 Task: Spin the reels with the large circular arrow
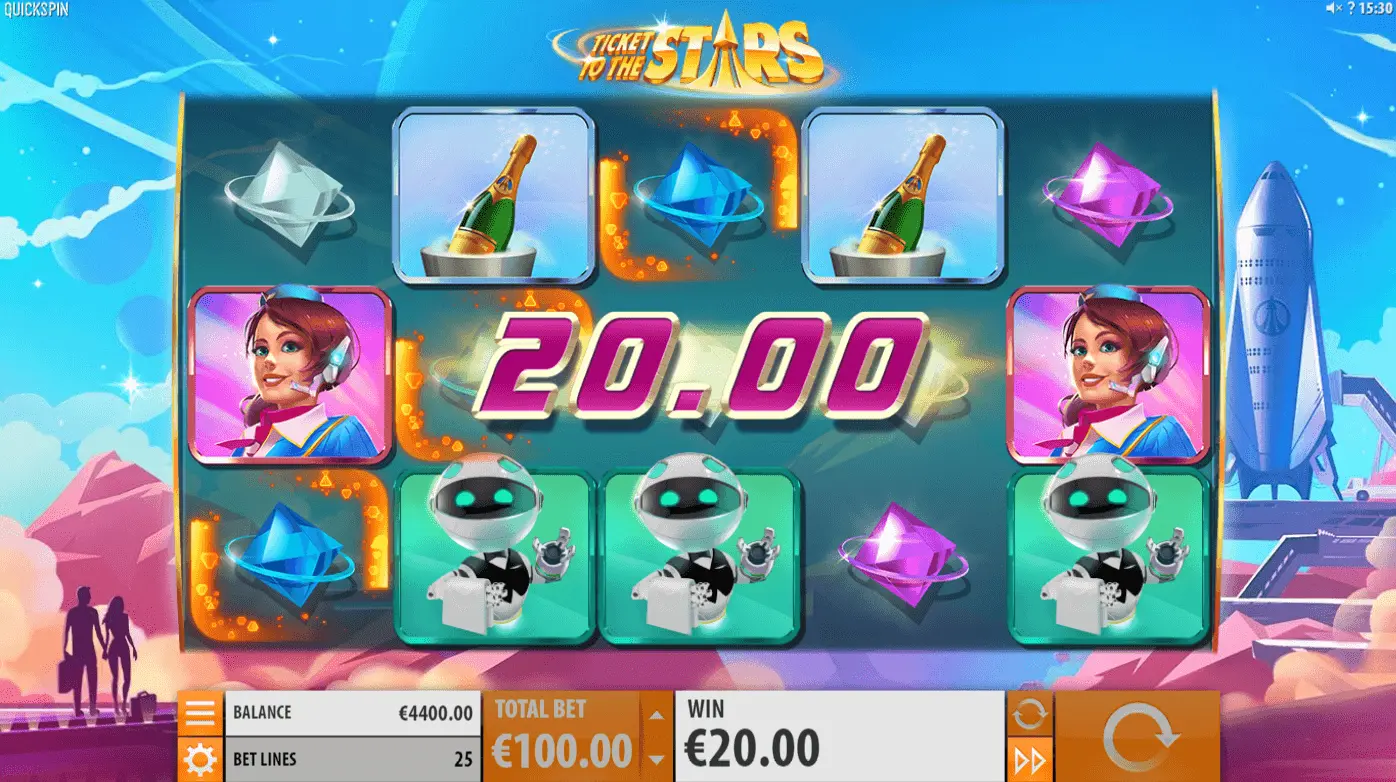pos(1137,737)
